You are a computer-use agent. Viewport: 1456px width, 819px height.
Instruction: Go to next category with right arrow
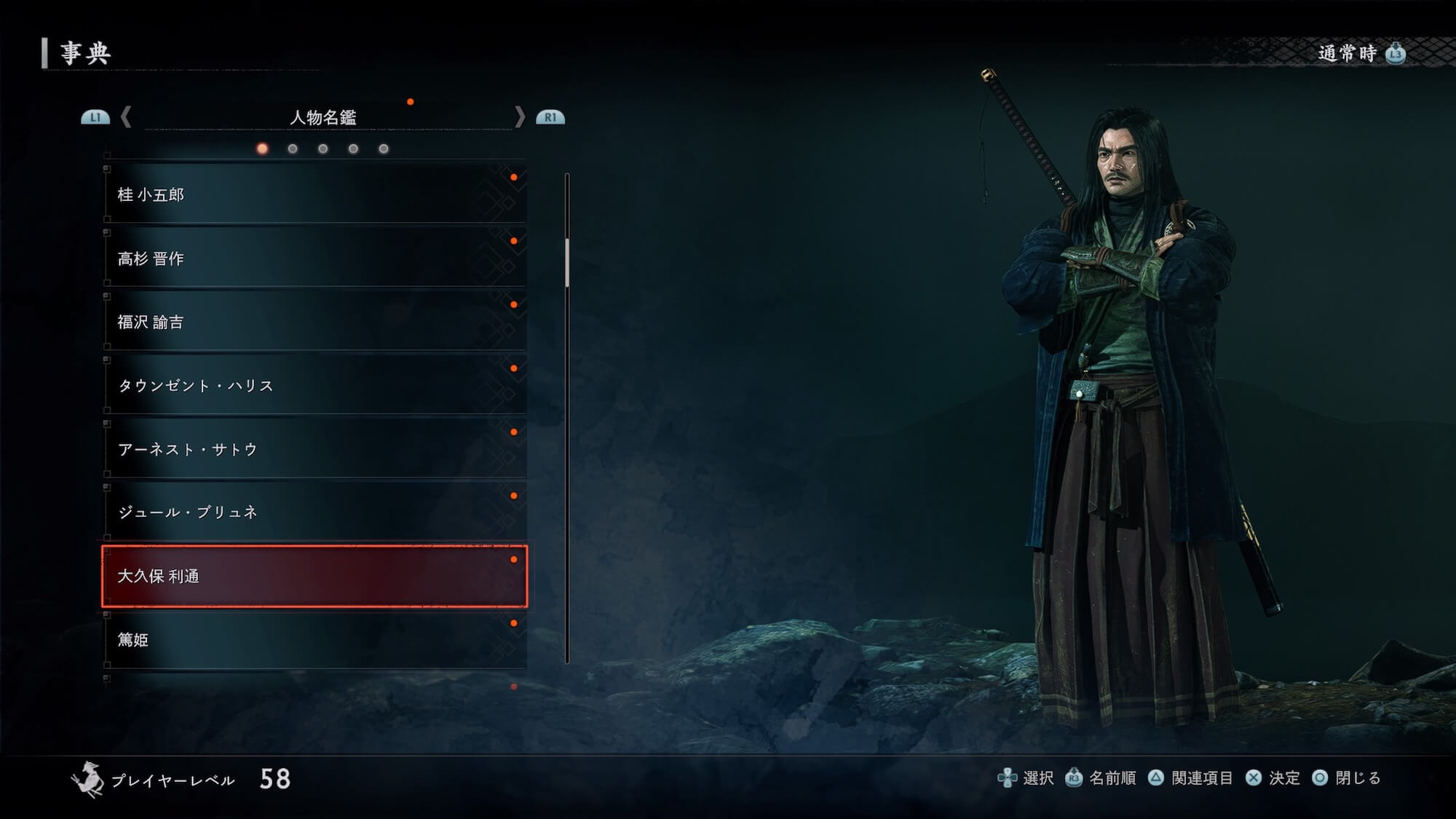[x=519, y=117]
